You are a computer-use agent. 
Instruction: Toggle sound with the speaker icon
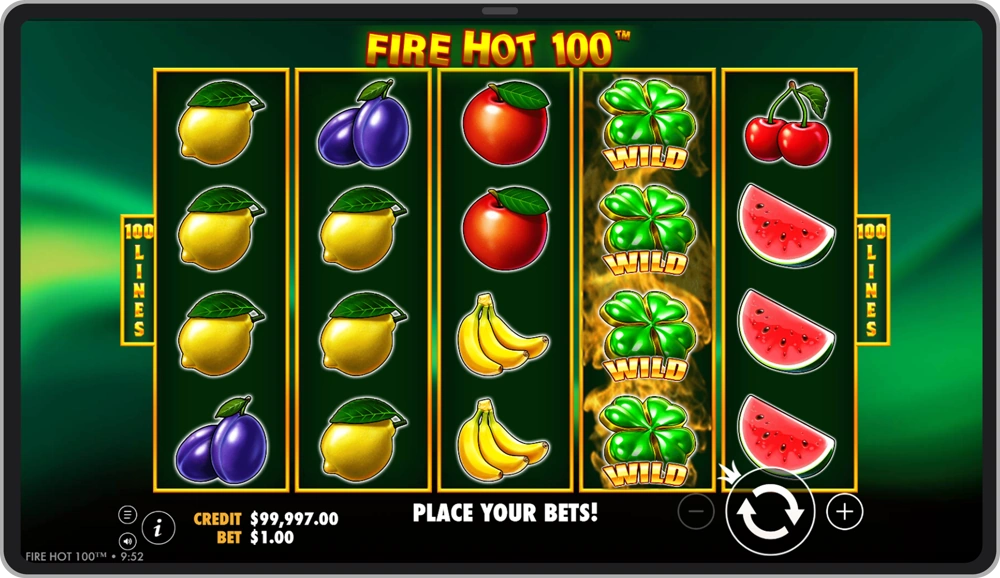tap(128, 541)
